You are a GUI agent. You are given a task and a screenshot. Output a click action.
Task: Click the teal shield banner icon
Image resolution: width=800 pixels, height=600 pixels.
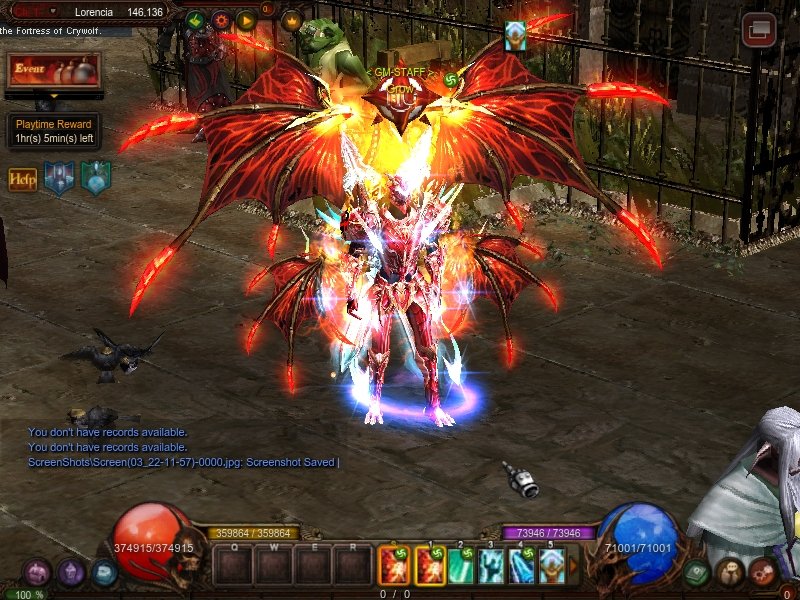(x=96, y=177)
